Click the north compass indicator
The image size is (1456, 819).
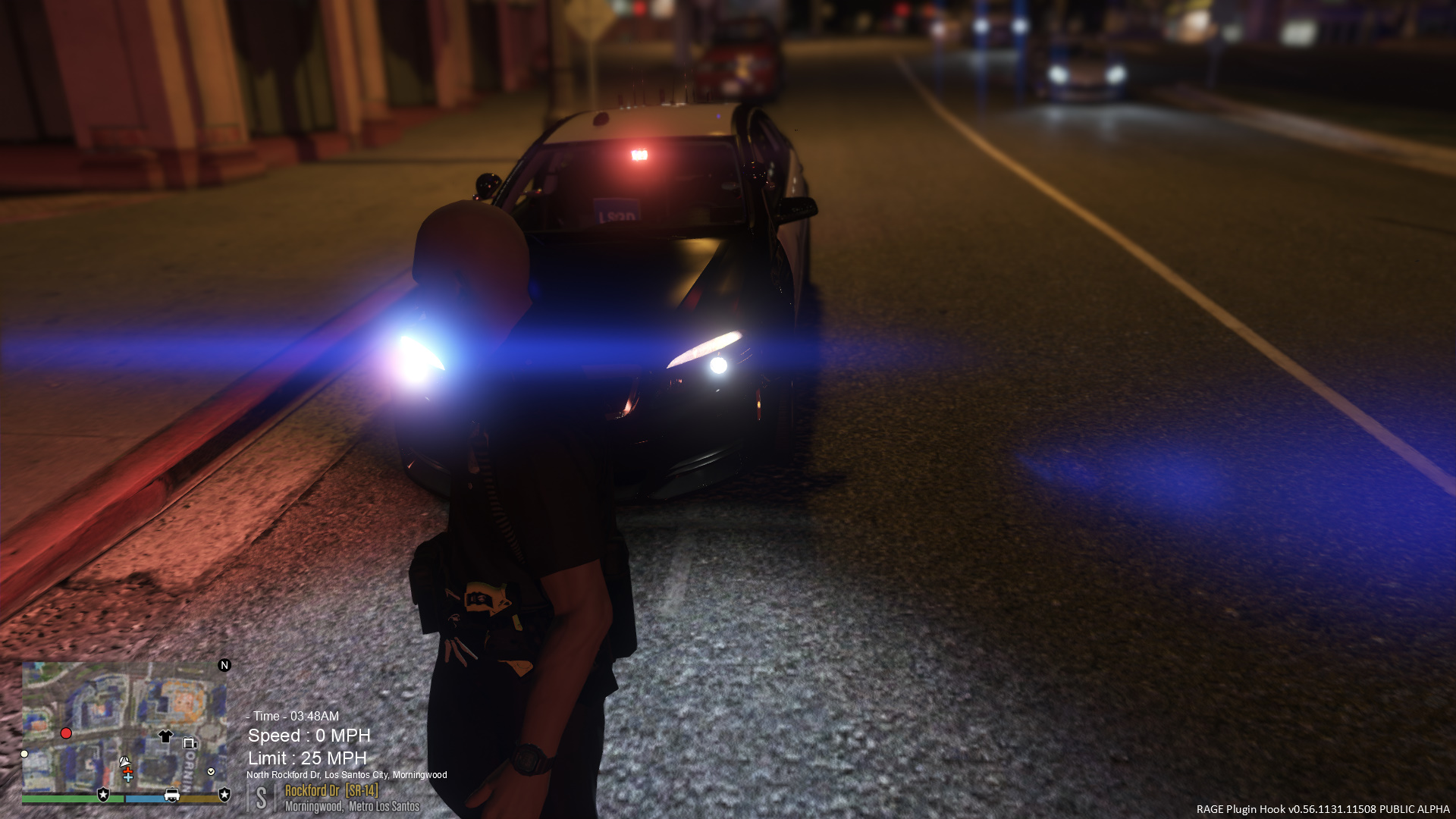224,665
